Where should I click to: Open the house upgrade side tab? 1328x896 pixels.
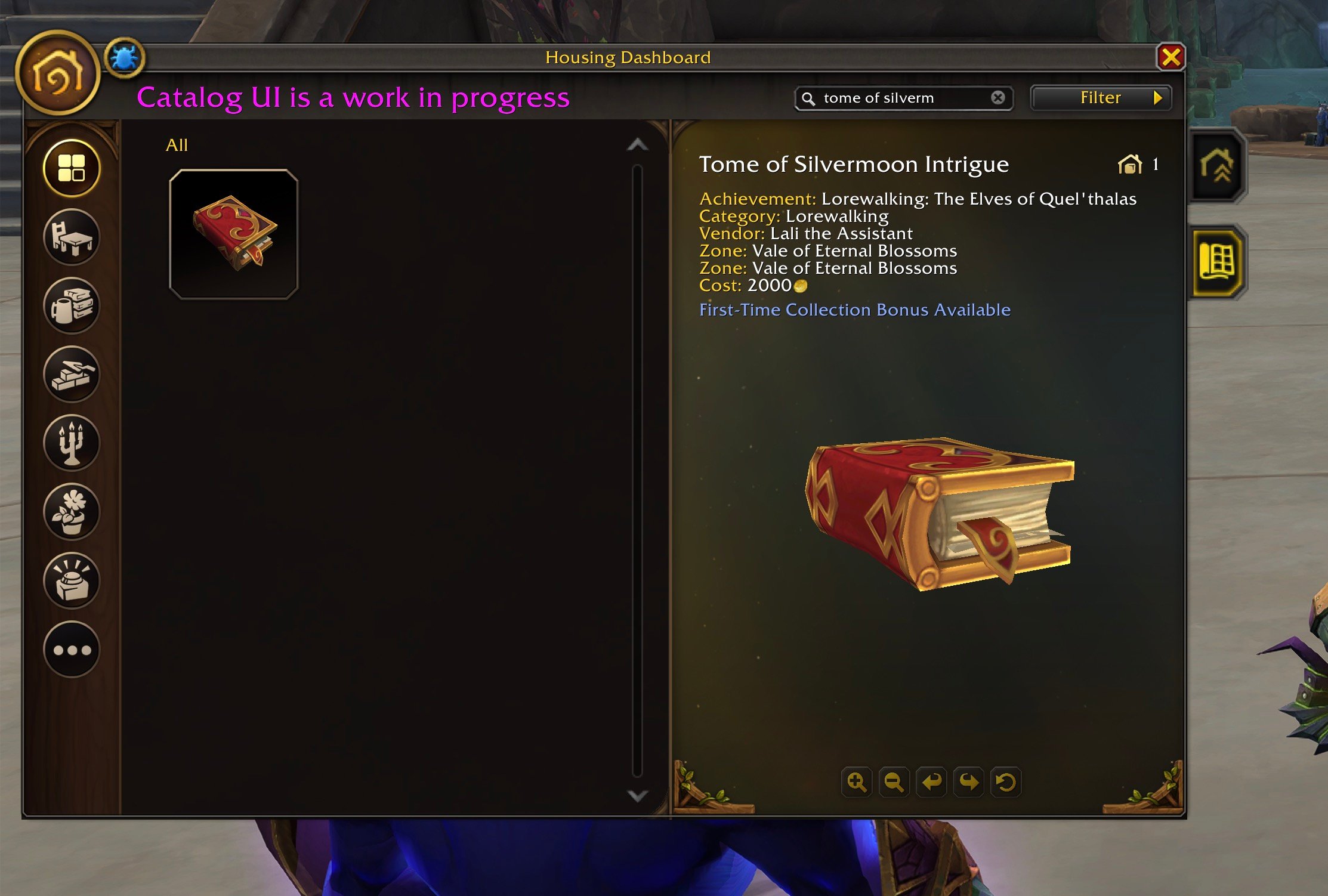pyautogui.click(x=1217, y=166)
